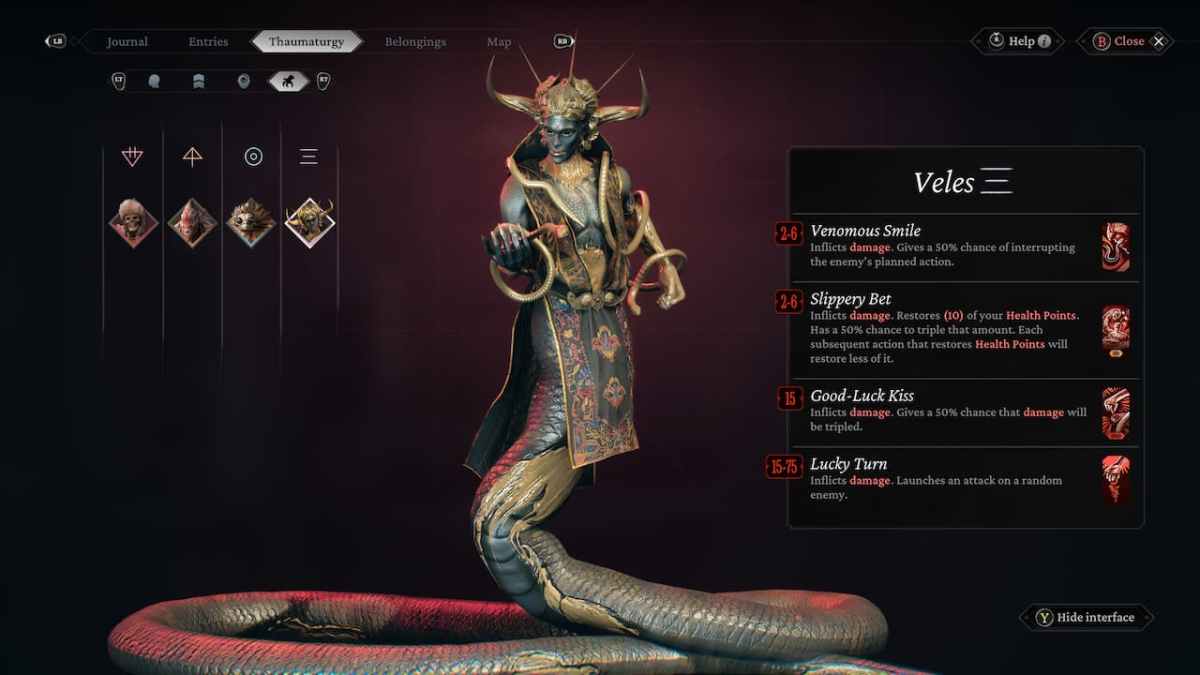Select the red-crested salutor portrait
The image size is (1200, 675).
coord(192,221)
